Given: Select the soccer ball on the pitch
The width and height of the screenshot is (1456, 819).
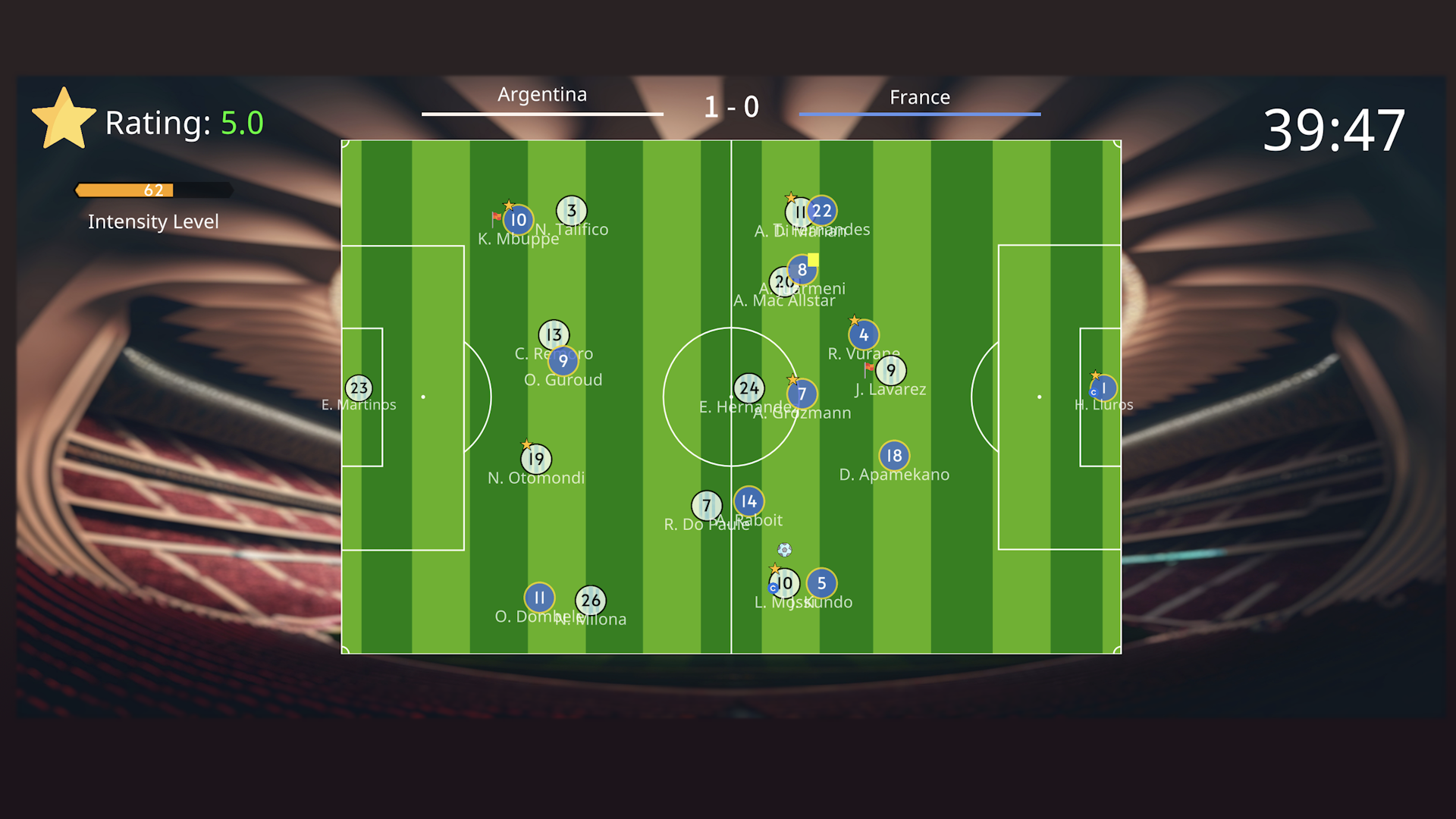Looking at the screenshot, I should 783,550.
